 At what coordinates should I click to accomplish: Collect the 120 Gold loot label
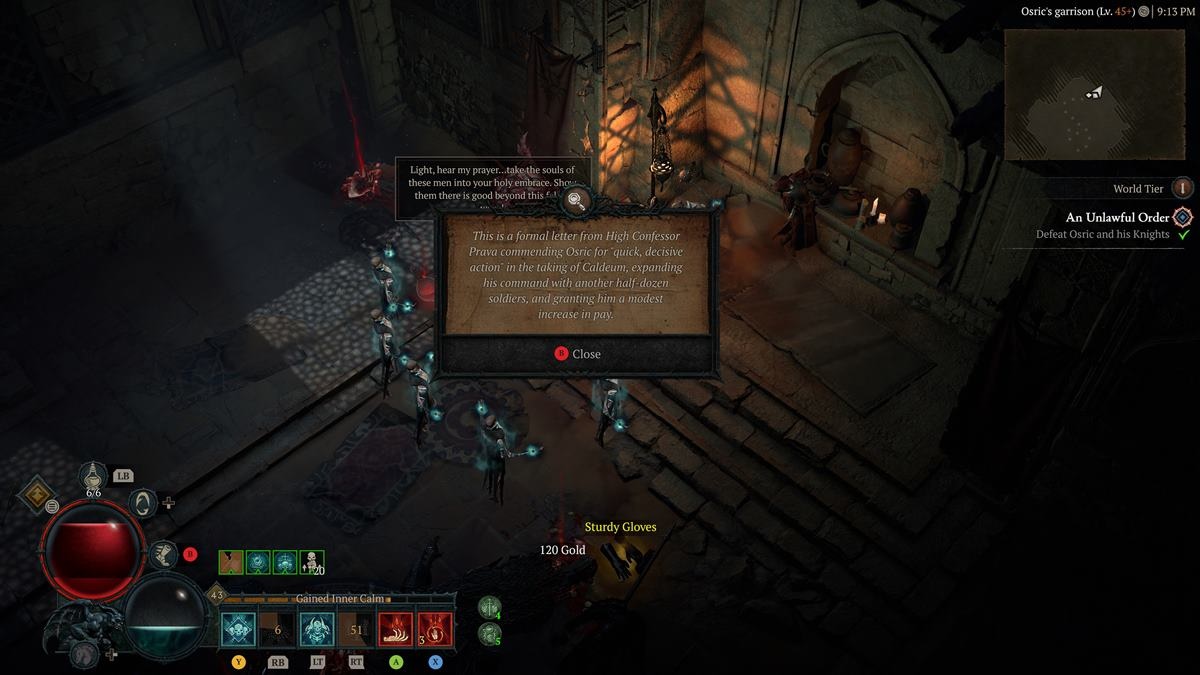[562, 550]
